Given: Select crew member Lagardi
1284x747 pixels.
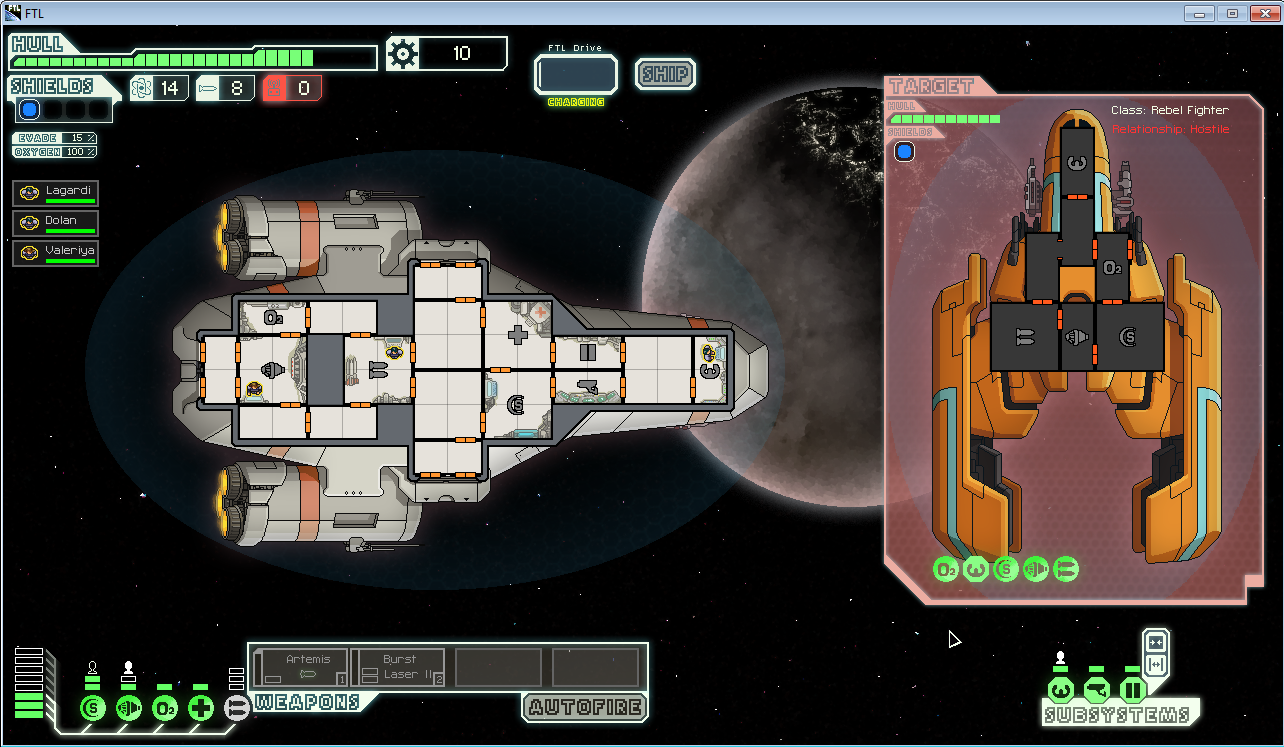Looking at the screenshot, I should coord(56,194).
